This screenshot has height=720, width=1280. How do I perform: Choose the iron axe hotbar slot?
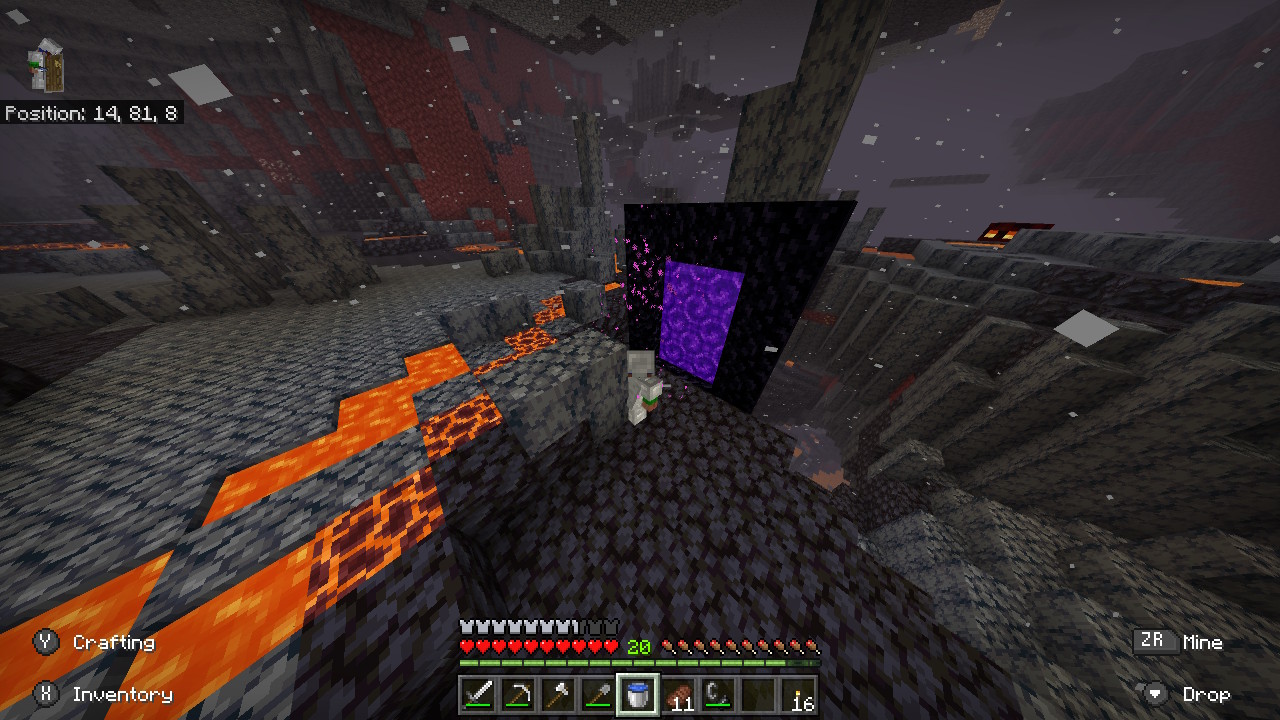coord(557,695)
